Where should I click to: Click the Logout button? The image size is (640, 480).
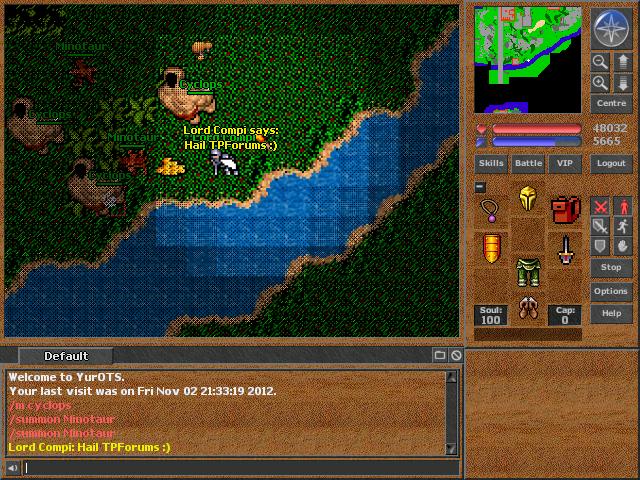tap(610, 163)
